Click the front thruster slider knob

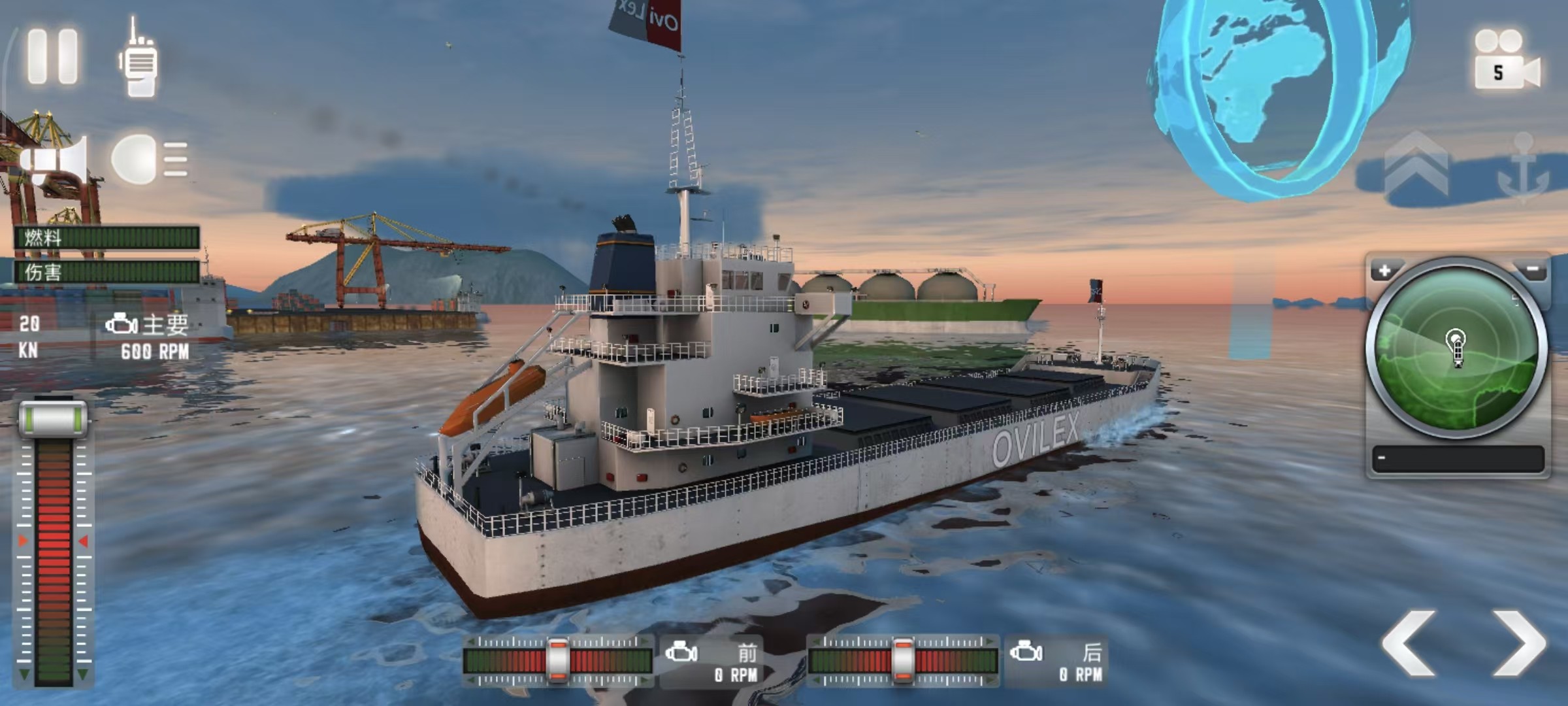tap(558, 660)
